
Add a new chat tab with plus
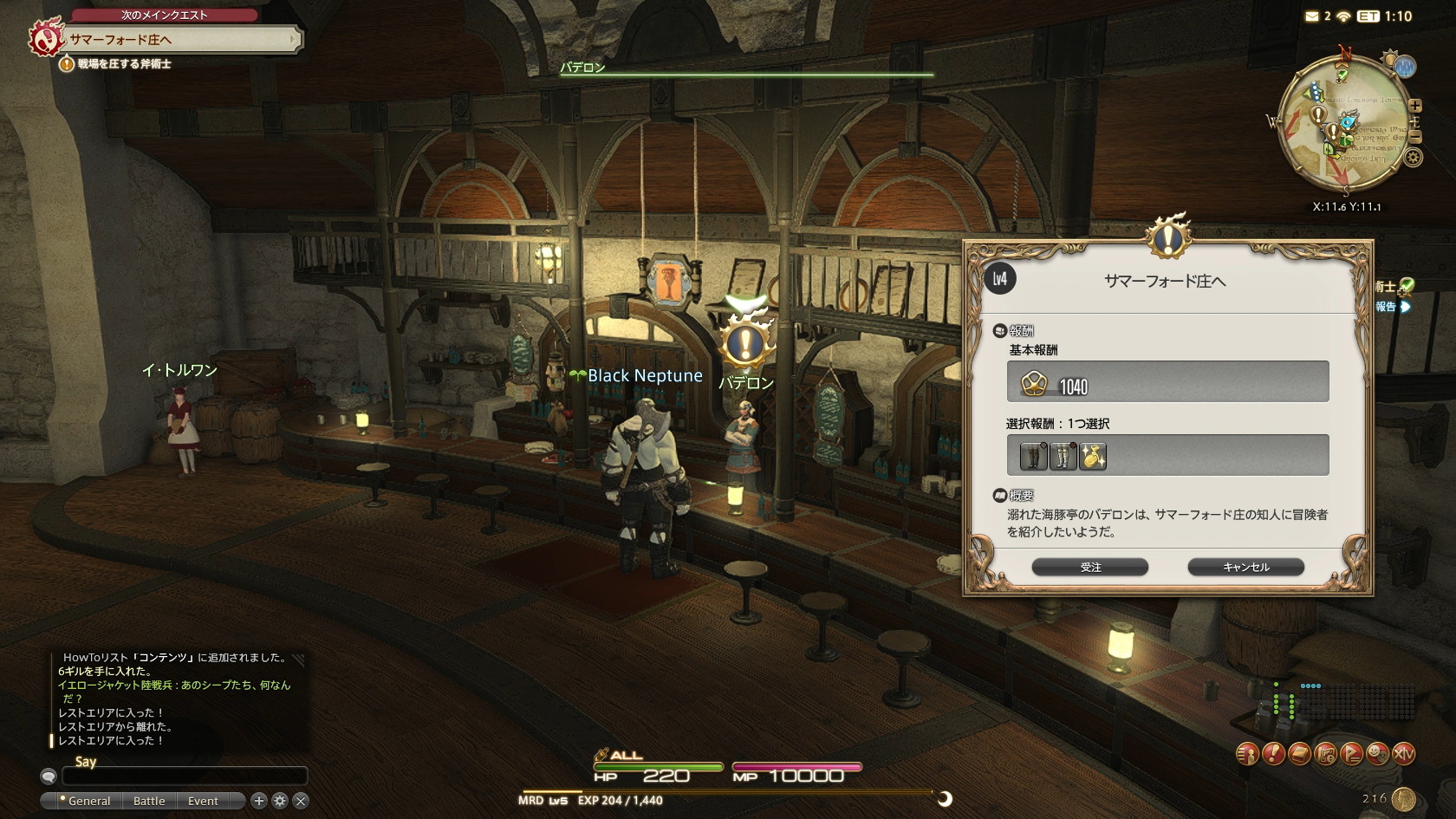tap(258, 801)
